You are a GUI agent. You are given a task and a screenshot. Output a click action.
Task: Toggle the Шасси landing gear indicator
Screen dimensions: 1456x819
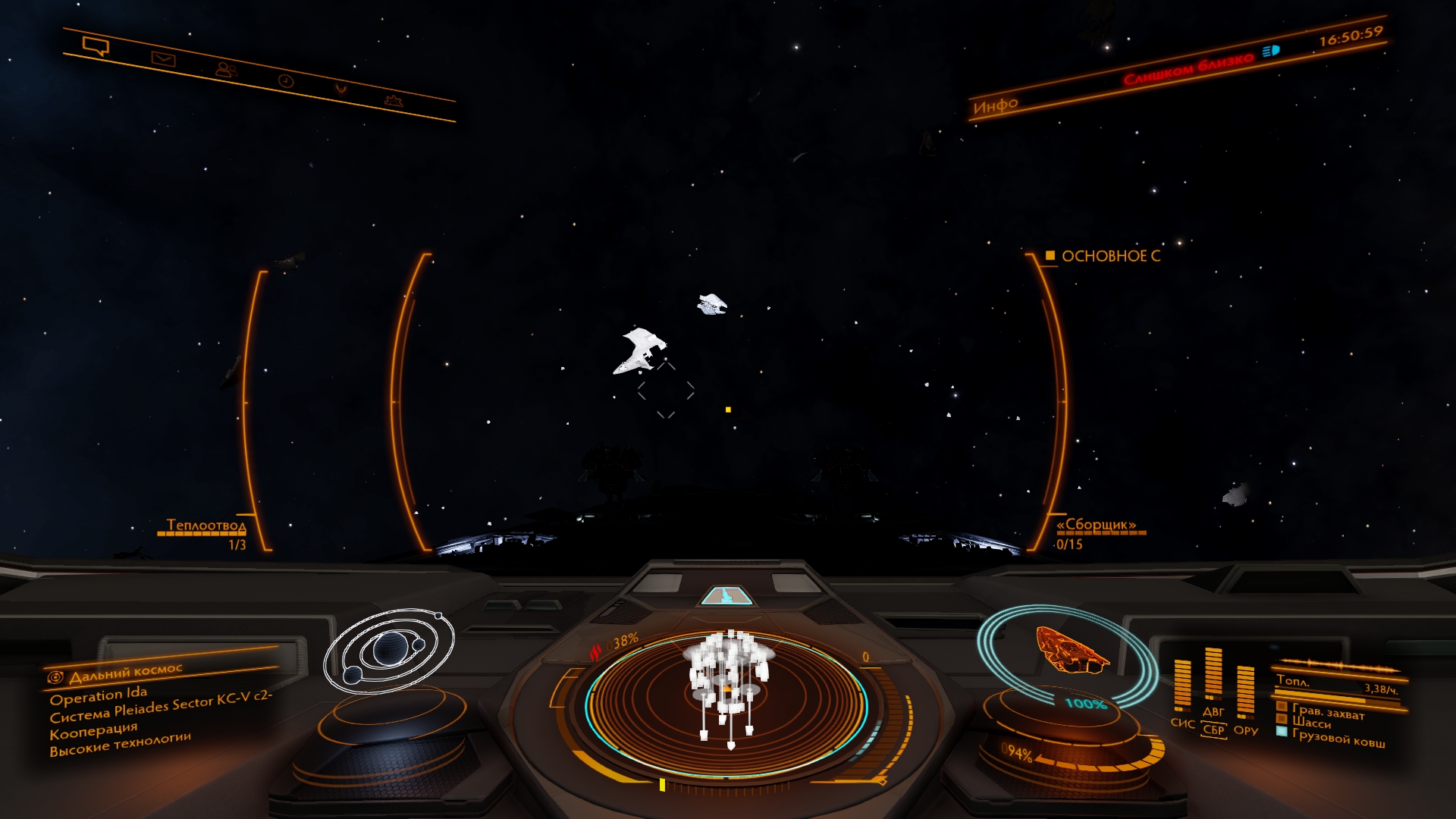pos(1311,723)
